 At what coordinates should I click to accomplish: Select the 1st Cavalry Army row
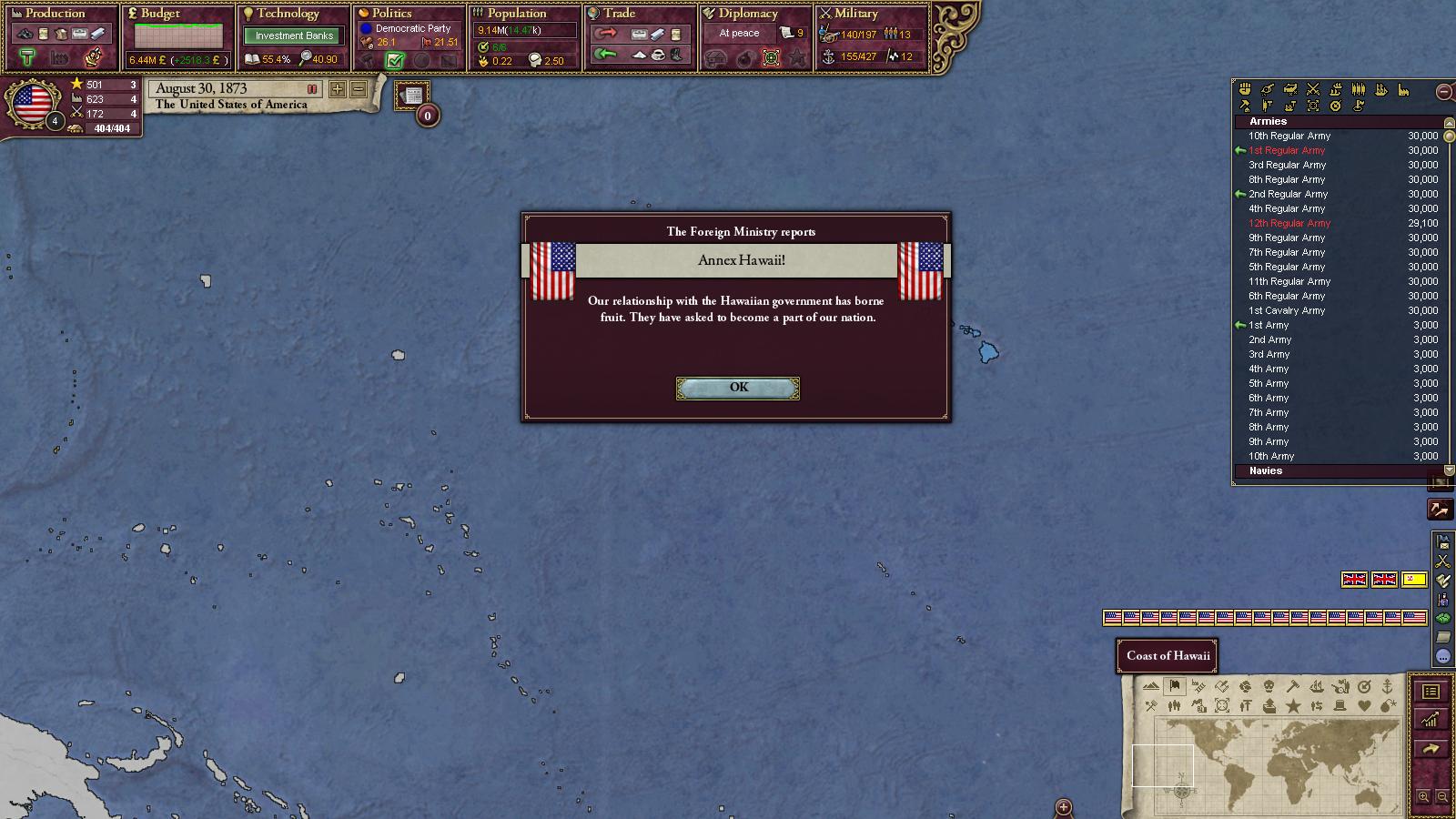click(1287, 310)
